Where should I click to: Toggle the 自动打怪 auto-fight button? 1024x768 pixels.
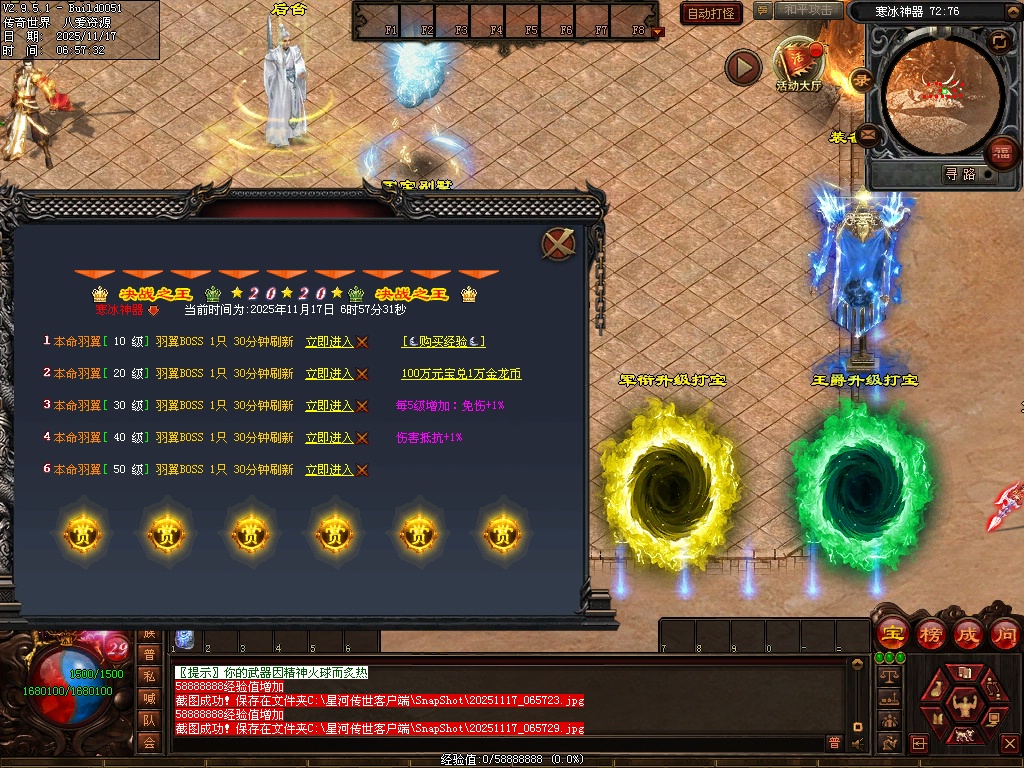pyautogui.click(x=711, y=13)
